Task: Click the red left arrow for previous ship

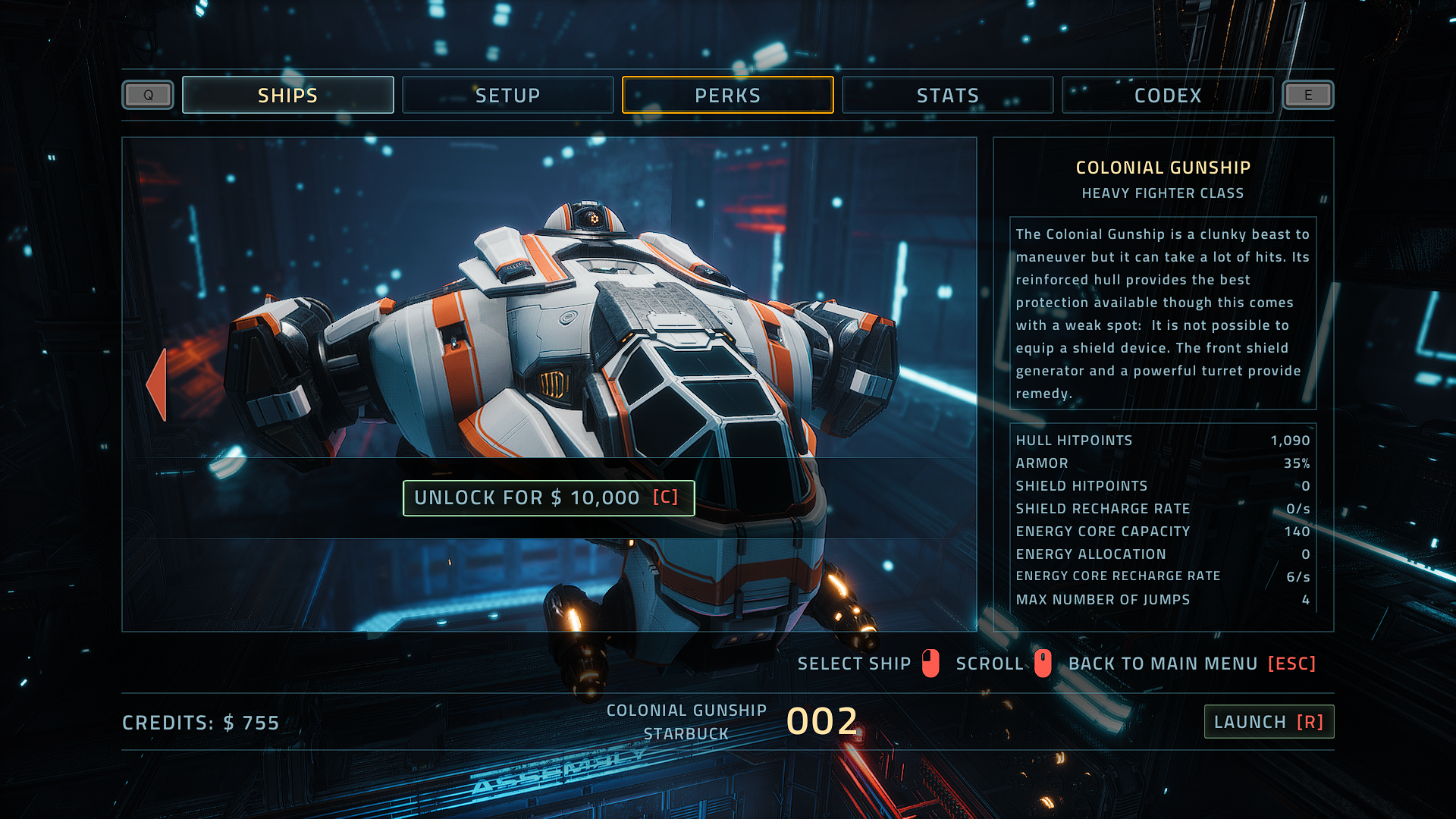Action: (157, 384)
